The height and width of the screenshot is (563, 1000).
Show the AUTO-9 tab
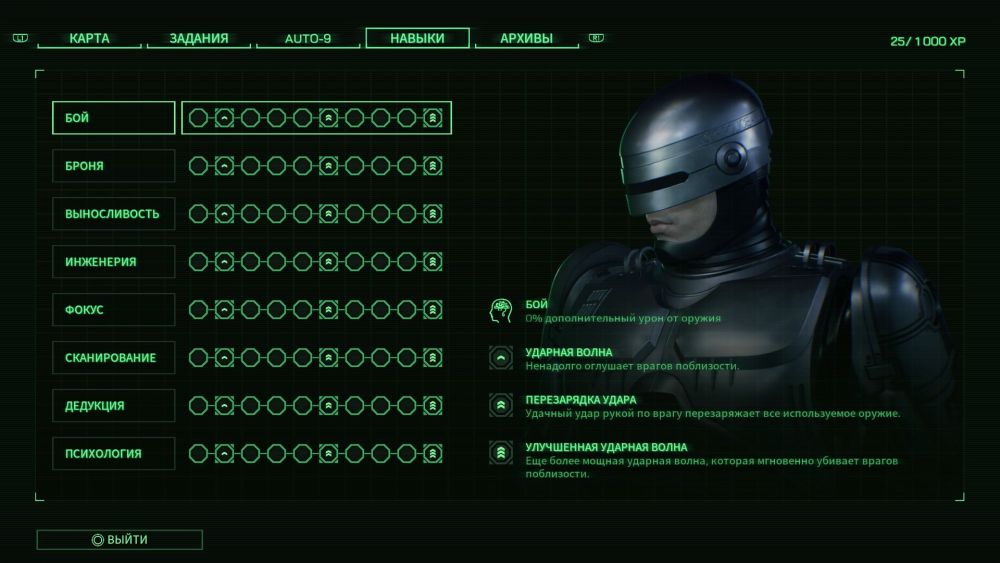308,39
